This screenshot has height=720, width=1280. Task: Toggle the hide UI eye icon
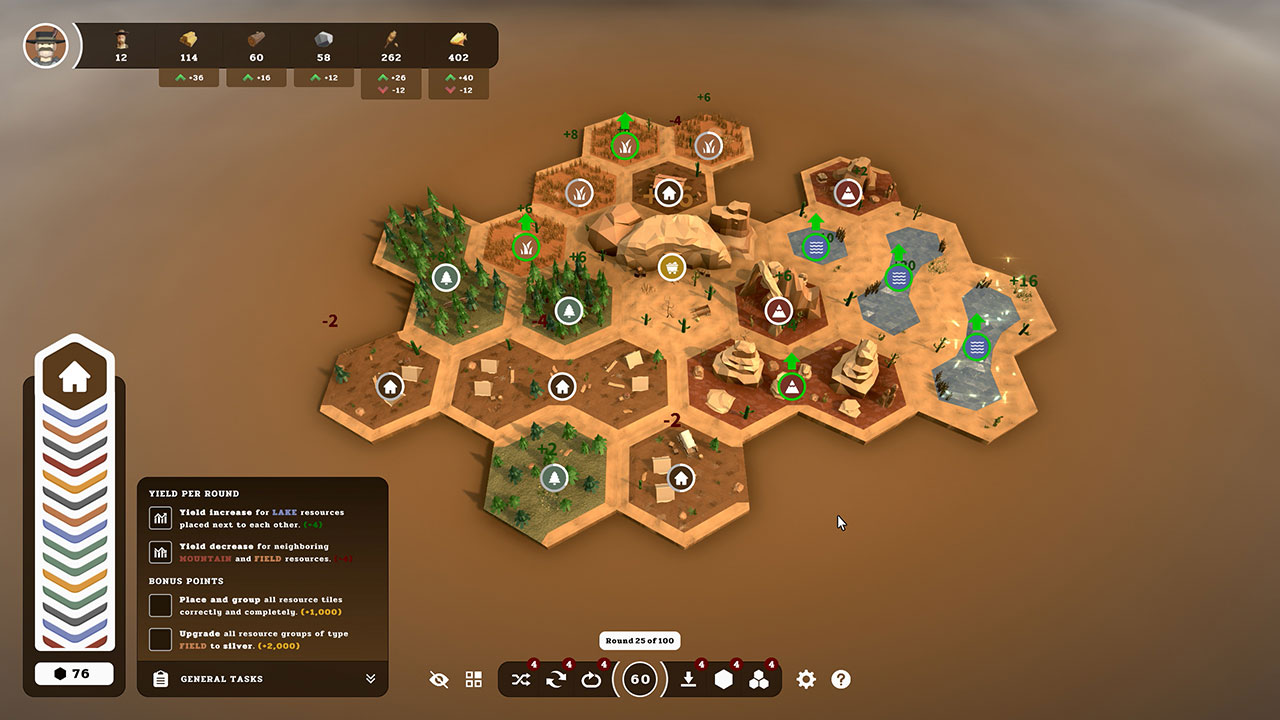click(438, 679)
